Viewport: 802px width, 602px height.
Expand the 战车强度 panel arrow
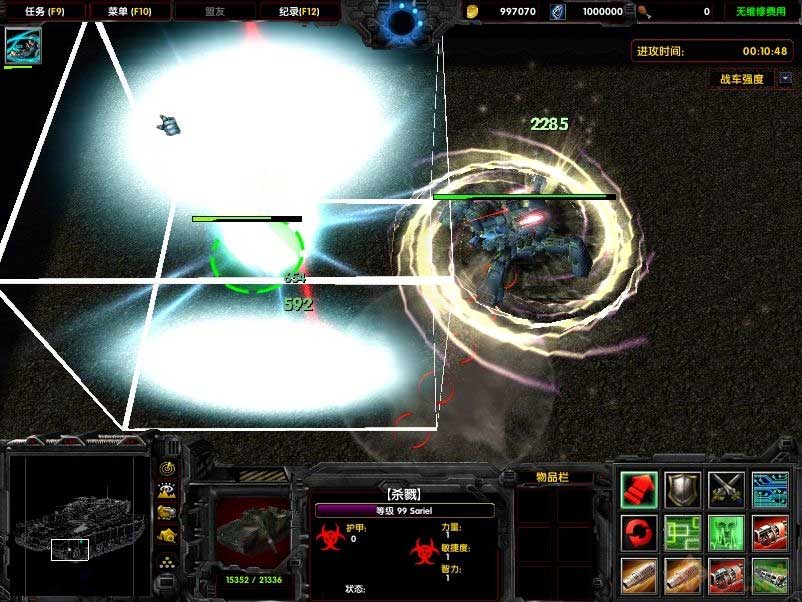click(x=785, y=78)
